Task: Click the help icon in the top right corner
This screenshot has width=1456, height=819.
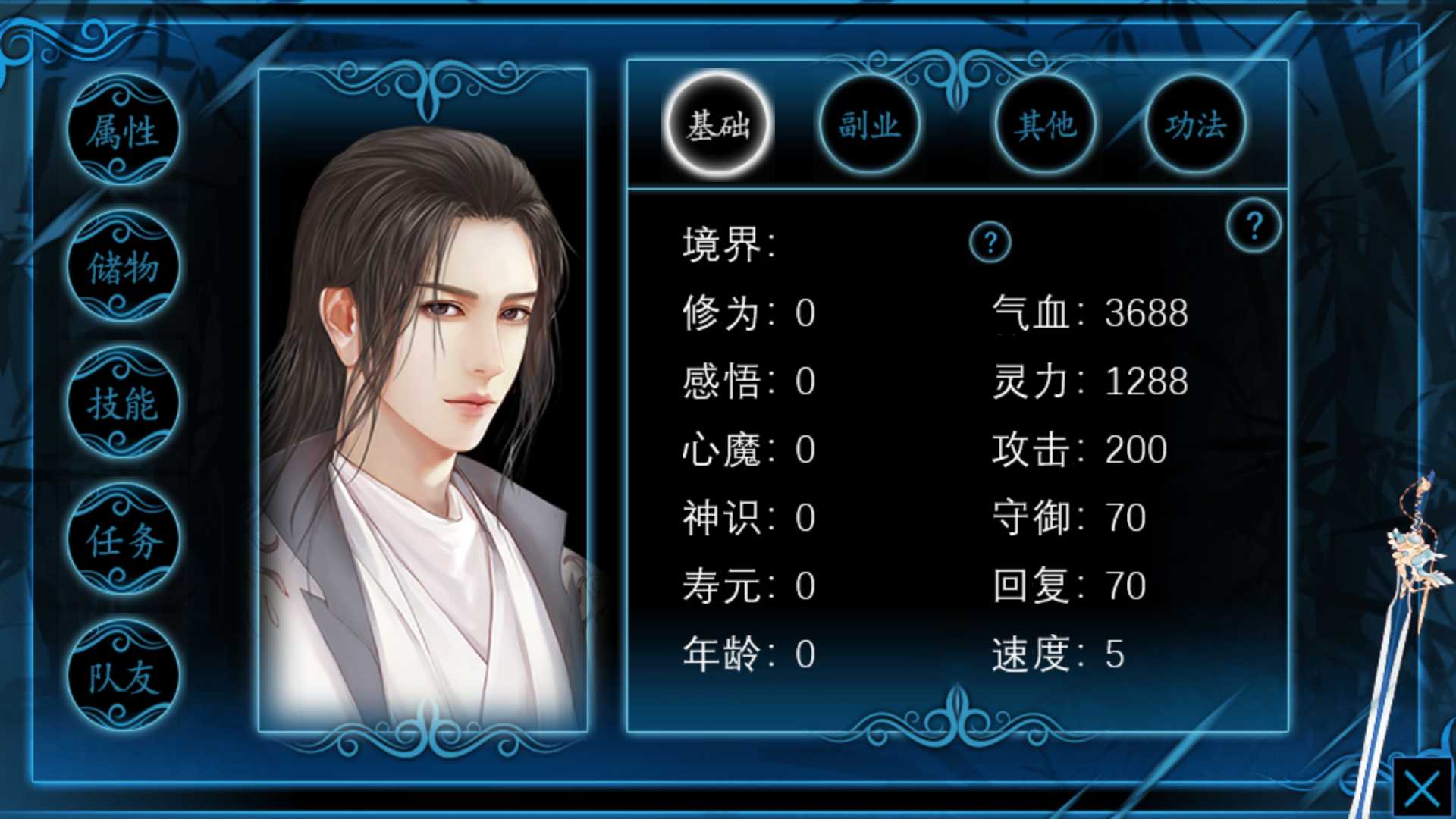Action: [1256, 224]
